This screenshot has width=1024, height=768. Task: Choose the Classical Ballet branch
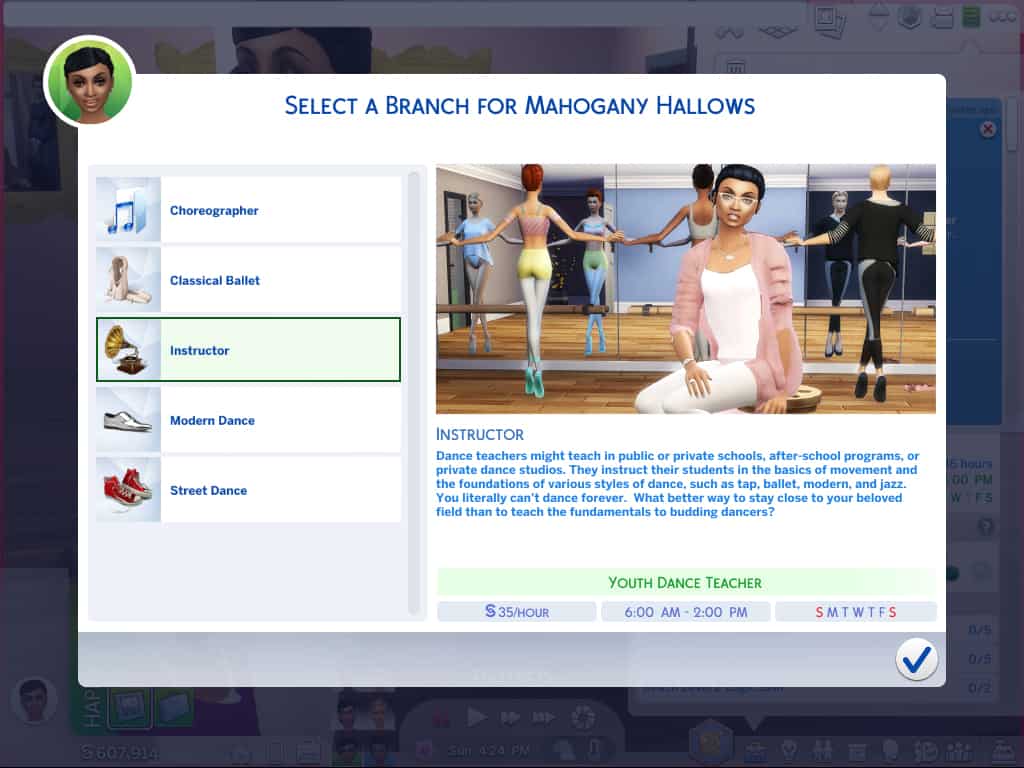tap(248, 281)
